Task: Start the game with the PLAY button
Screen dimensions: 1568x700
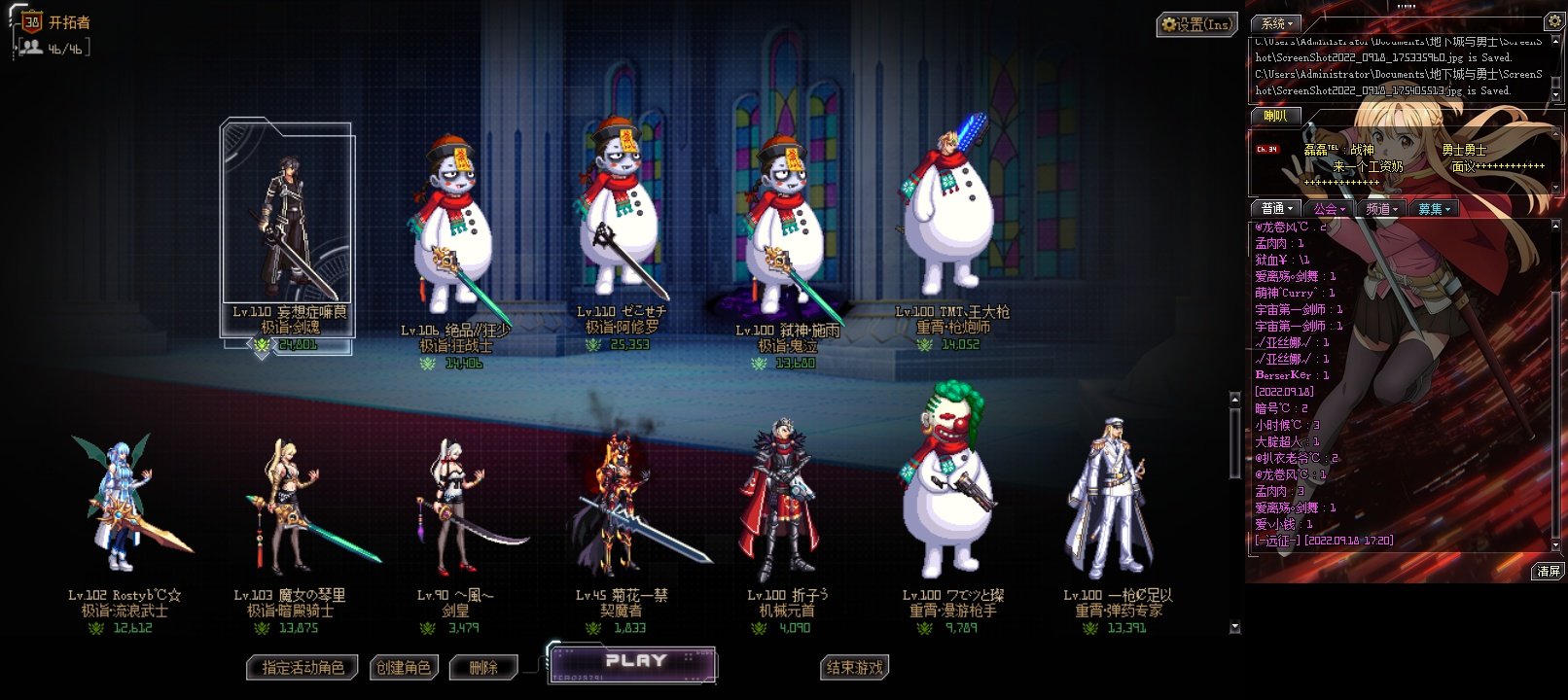Action: pos(634,664)
